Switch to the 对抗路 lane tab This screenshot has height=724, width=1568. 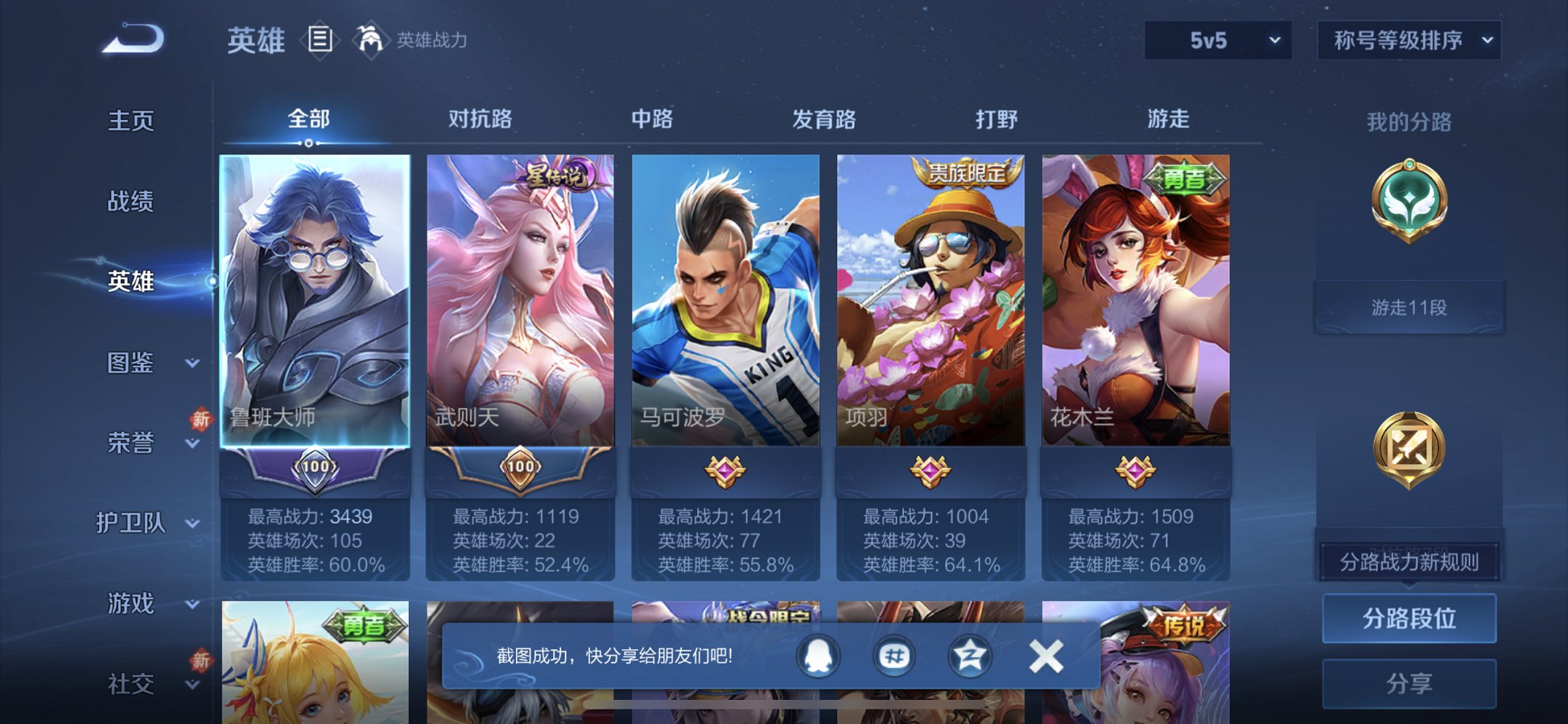coord(481,119)
